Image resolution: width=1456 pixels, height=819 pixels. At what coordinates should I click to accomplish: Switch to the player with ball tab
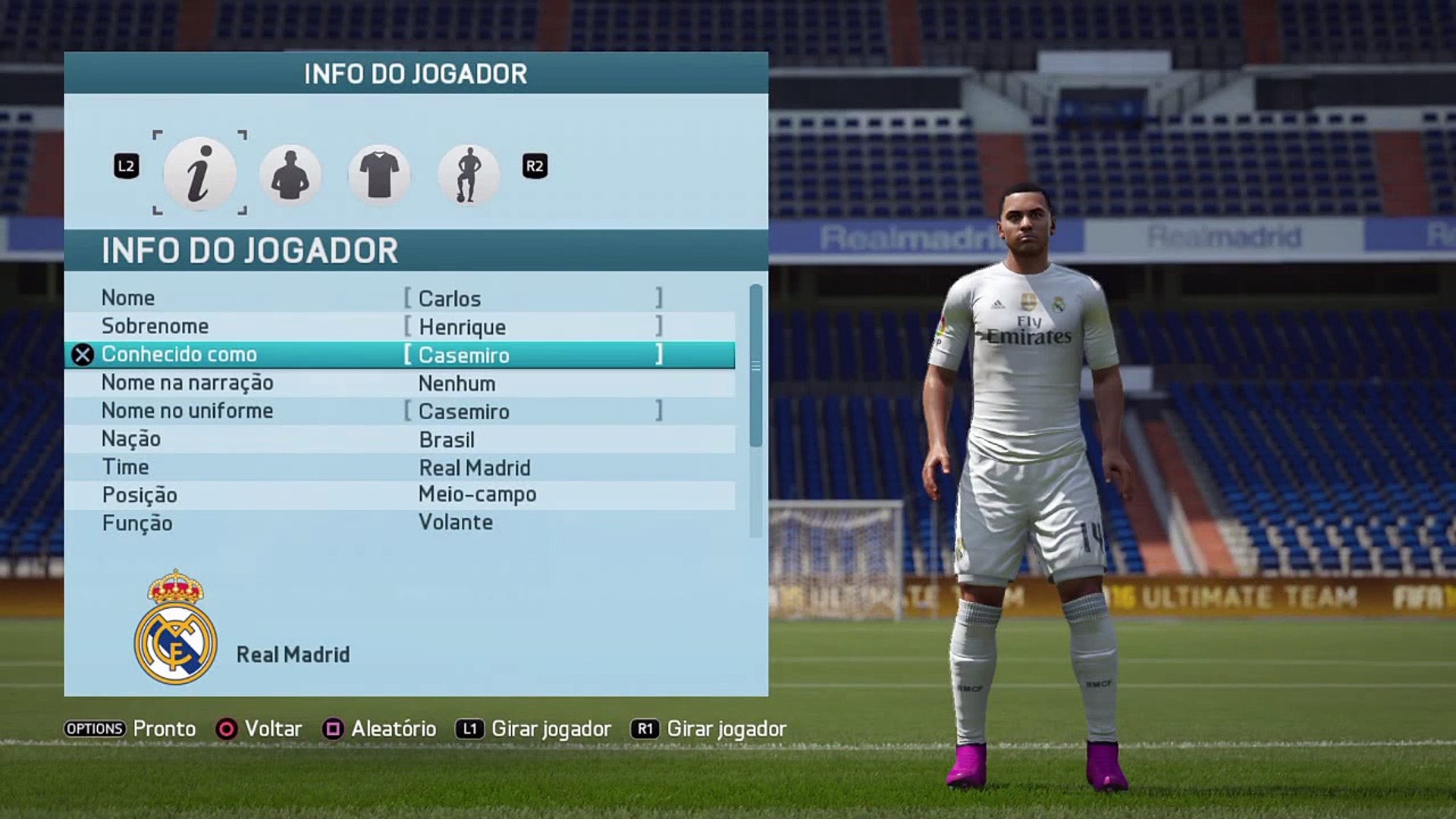(469, 174)
